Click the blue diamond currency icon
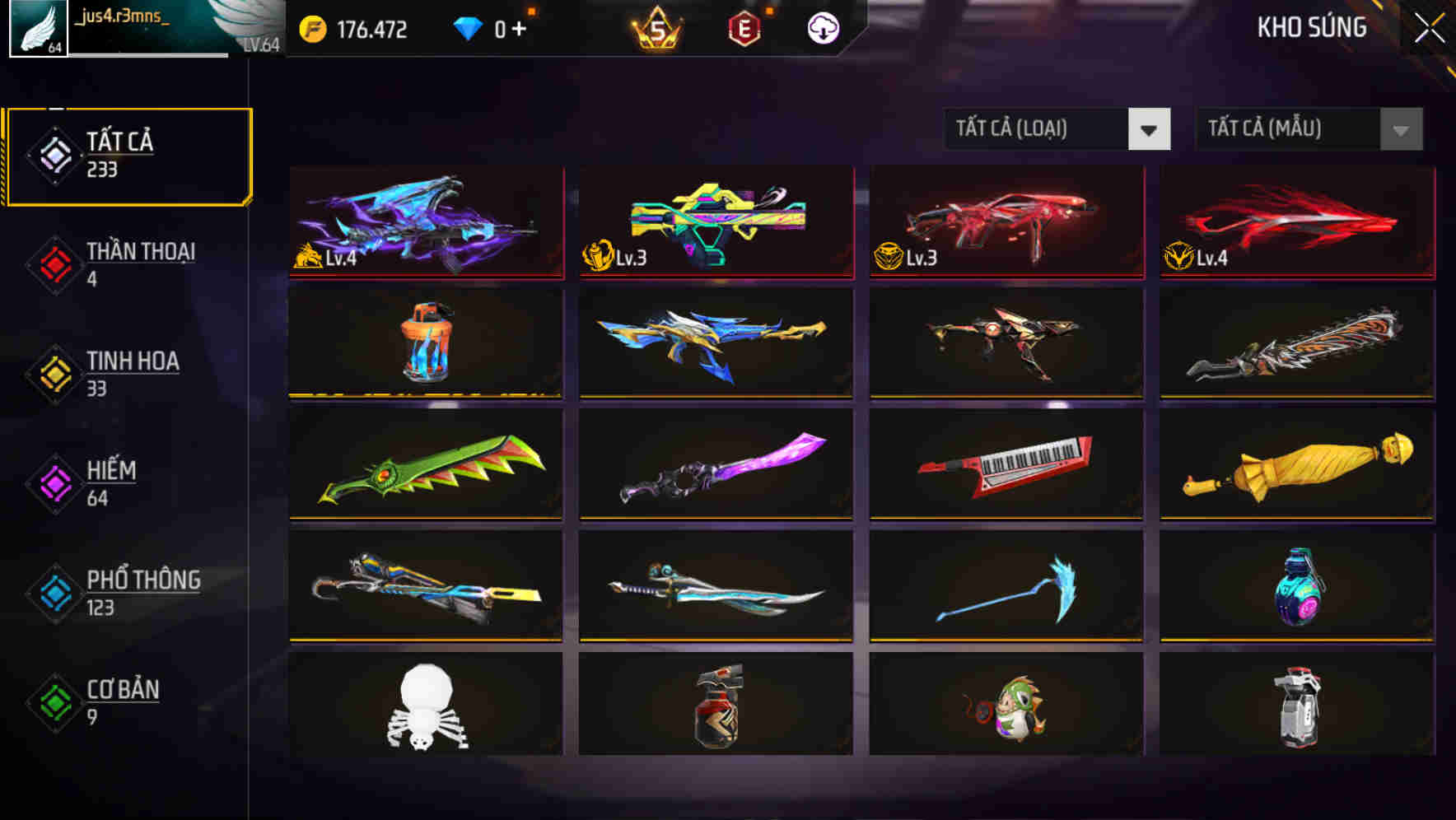The height and width of the screenshot is (820, 1456). coord(469,27)
